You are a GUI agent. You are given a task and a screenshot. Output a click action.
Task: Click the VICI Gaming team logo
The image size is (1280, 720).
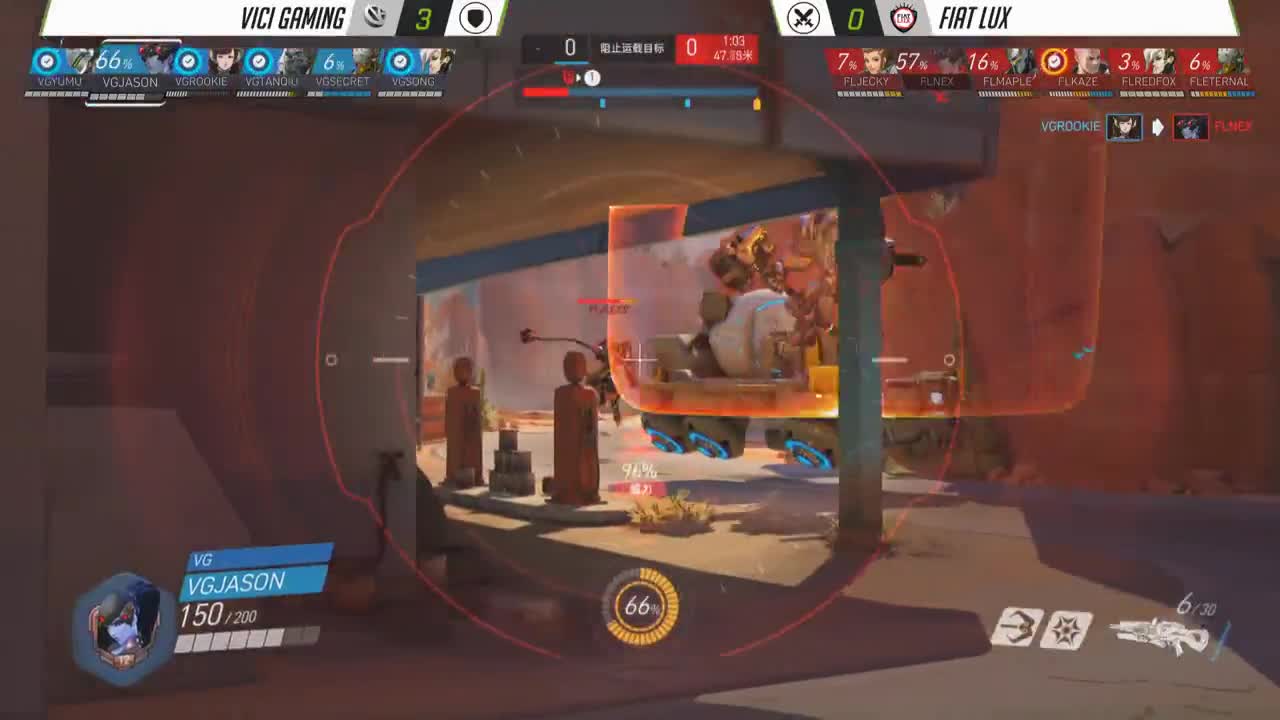pyautogui.click(x=374, y=17)
